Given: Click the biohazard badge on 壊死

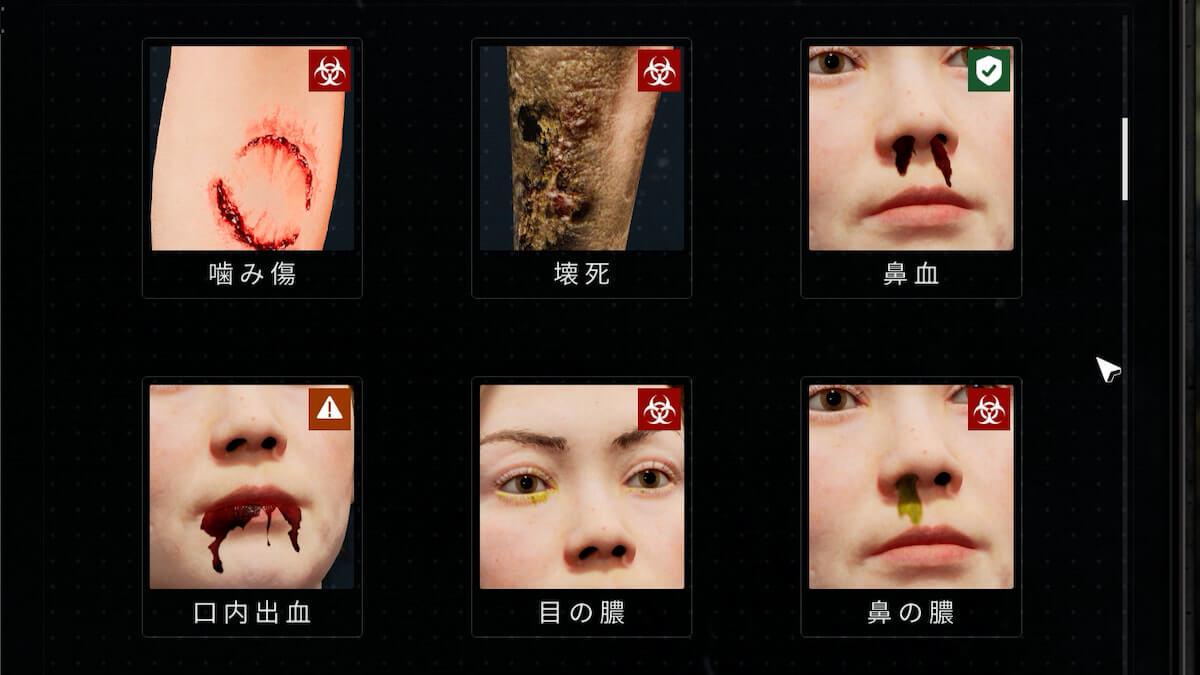Looking at the screenshot, I should coord(659,70).
